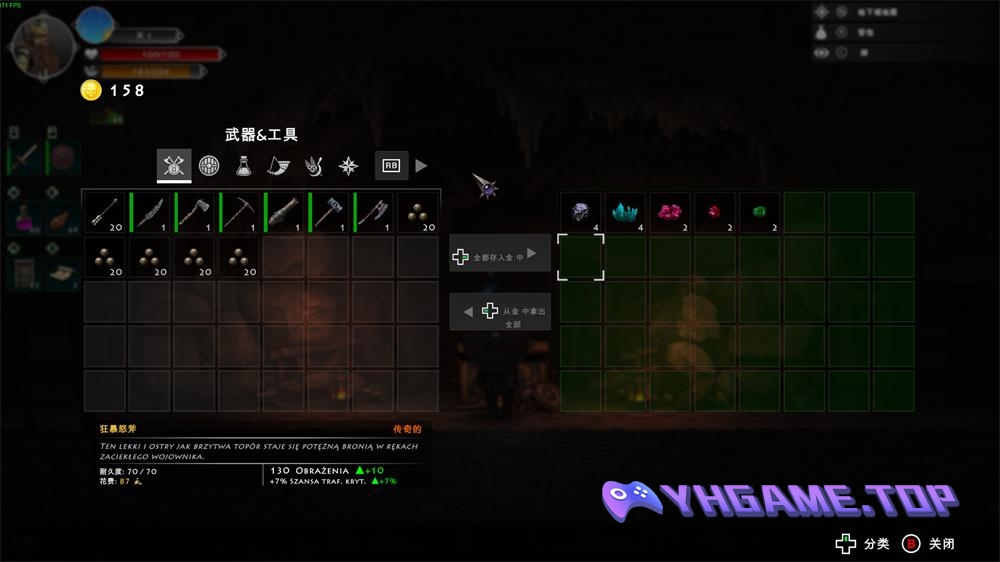Click the deposit all into chest button
Screen dimensions: 1000x562
[x=499, y=256]
